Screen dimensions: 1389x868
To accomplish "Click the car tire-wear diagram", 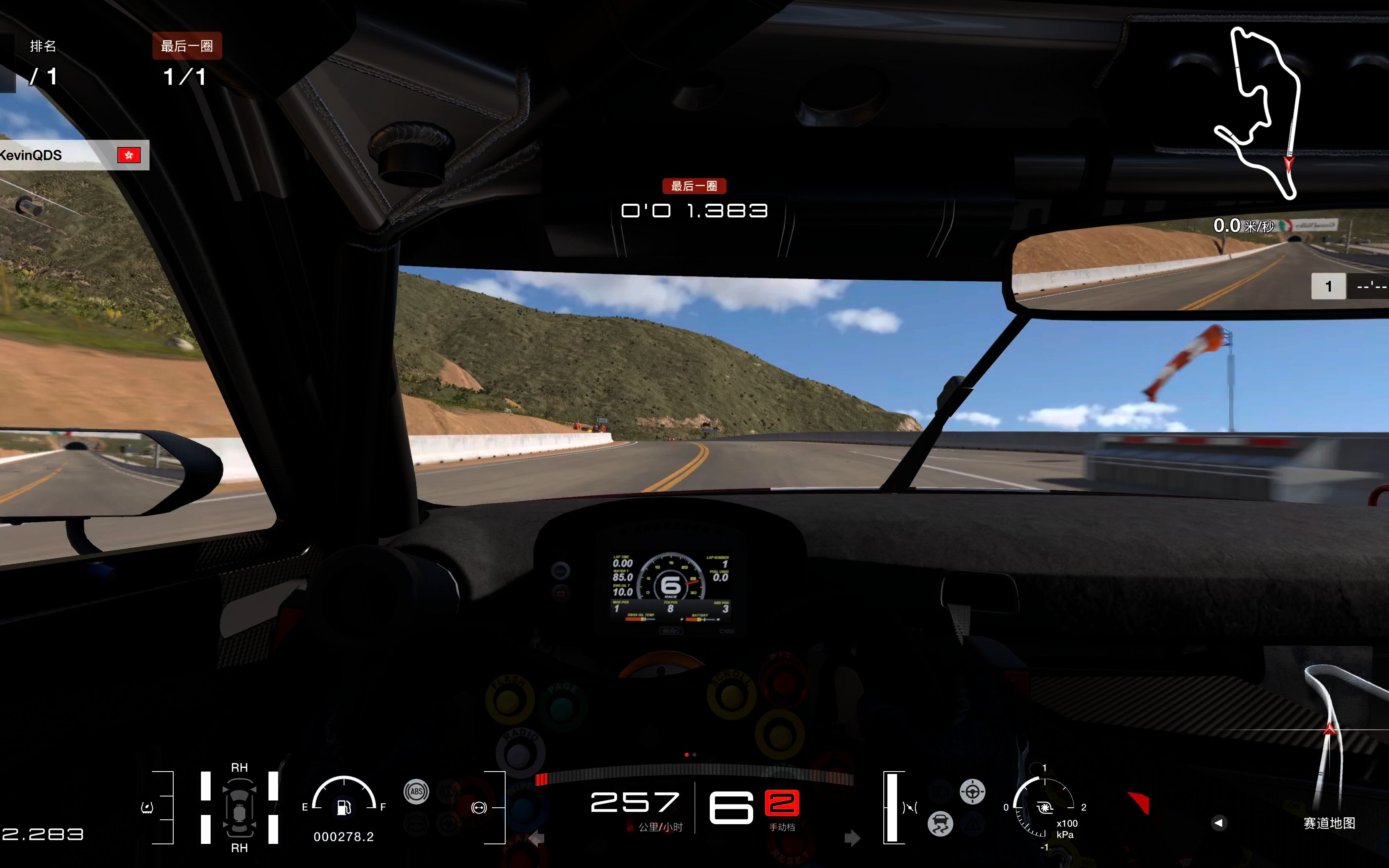I will [240, 808].
